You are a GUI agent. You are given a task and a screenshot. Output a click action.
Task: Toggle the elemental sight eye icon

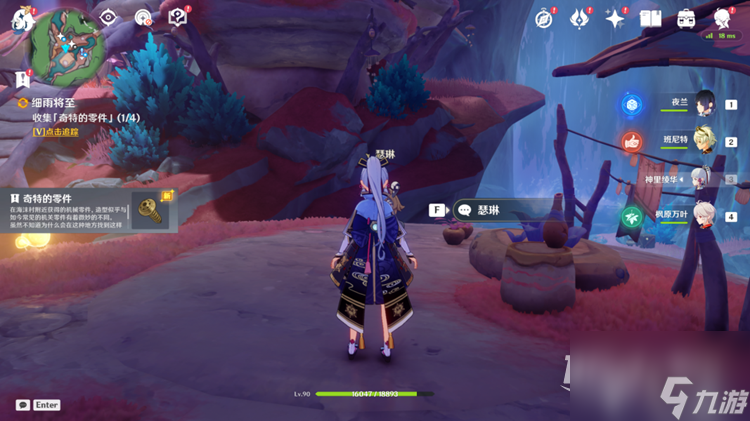tap(110, 17)
